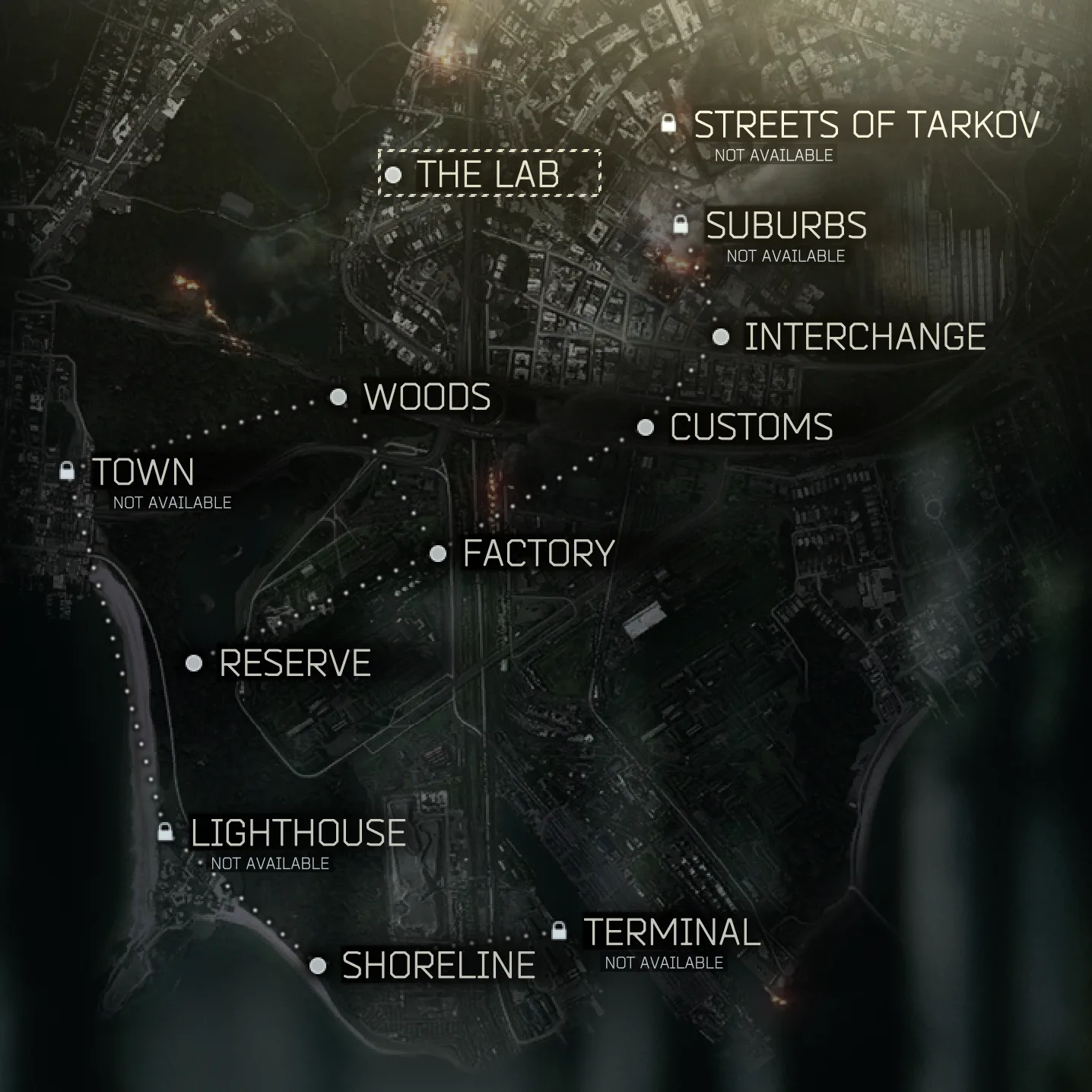Click NOT AVAILABLE text below Lighthouse
Screen dimensions: 1092x1092
(x=271, y=863)
